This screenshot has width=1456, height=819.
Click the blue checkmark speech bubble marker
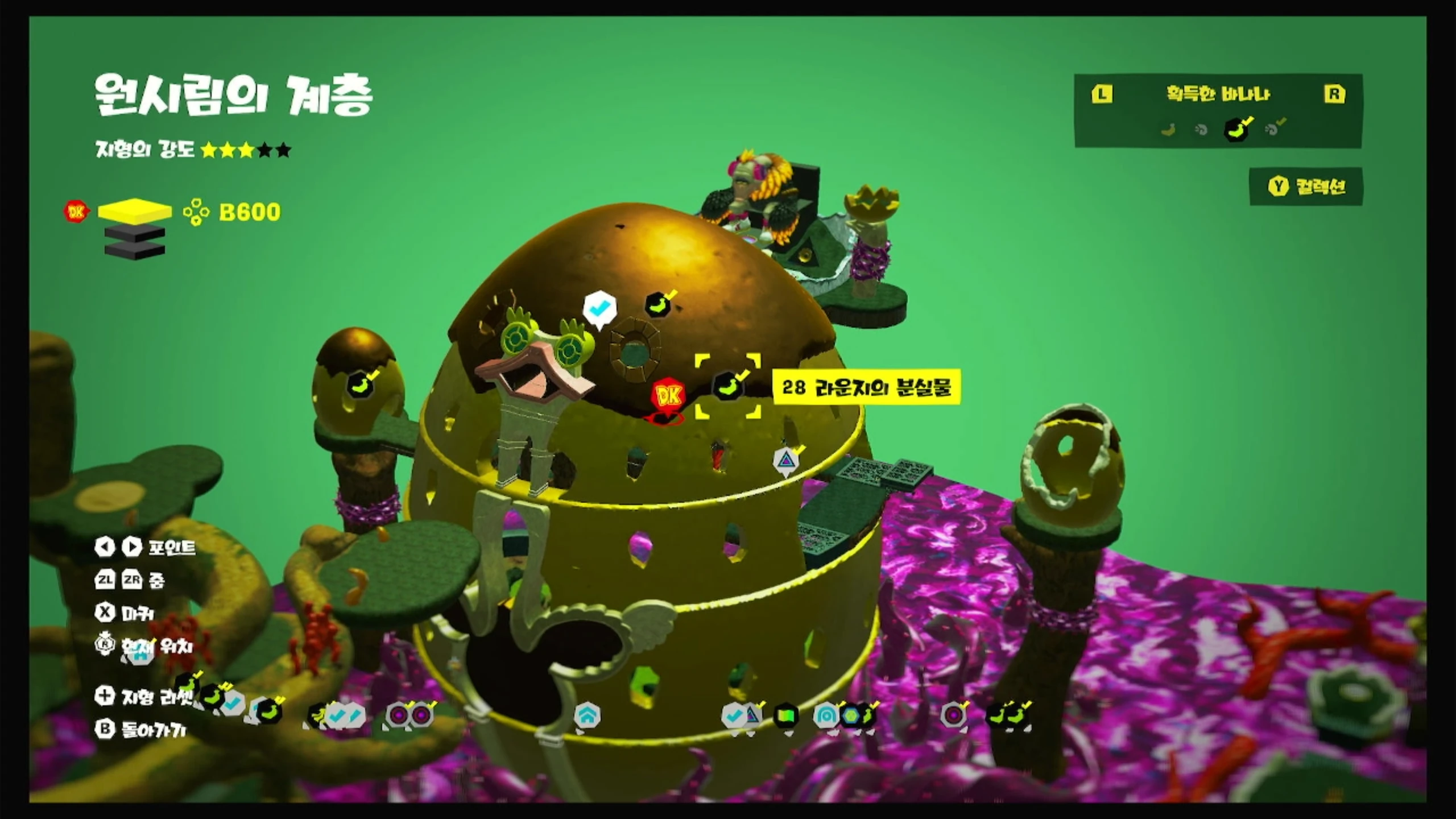tap(599, 309)
